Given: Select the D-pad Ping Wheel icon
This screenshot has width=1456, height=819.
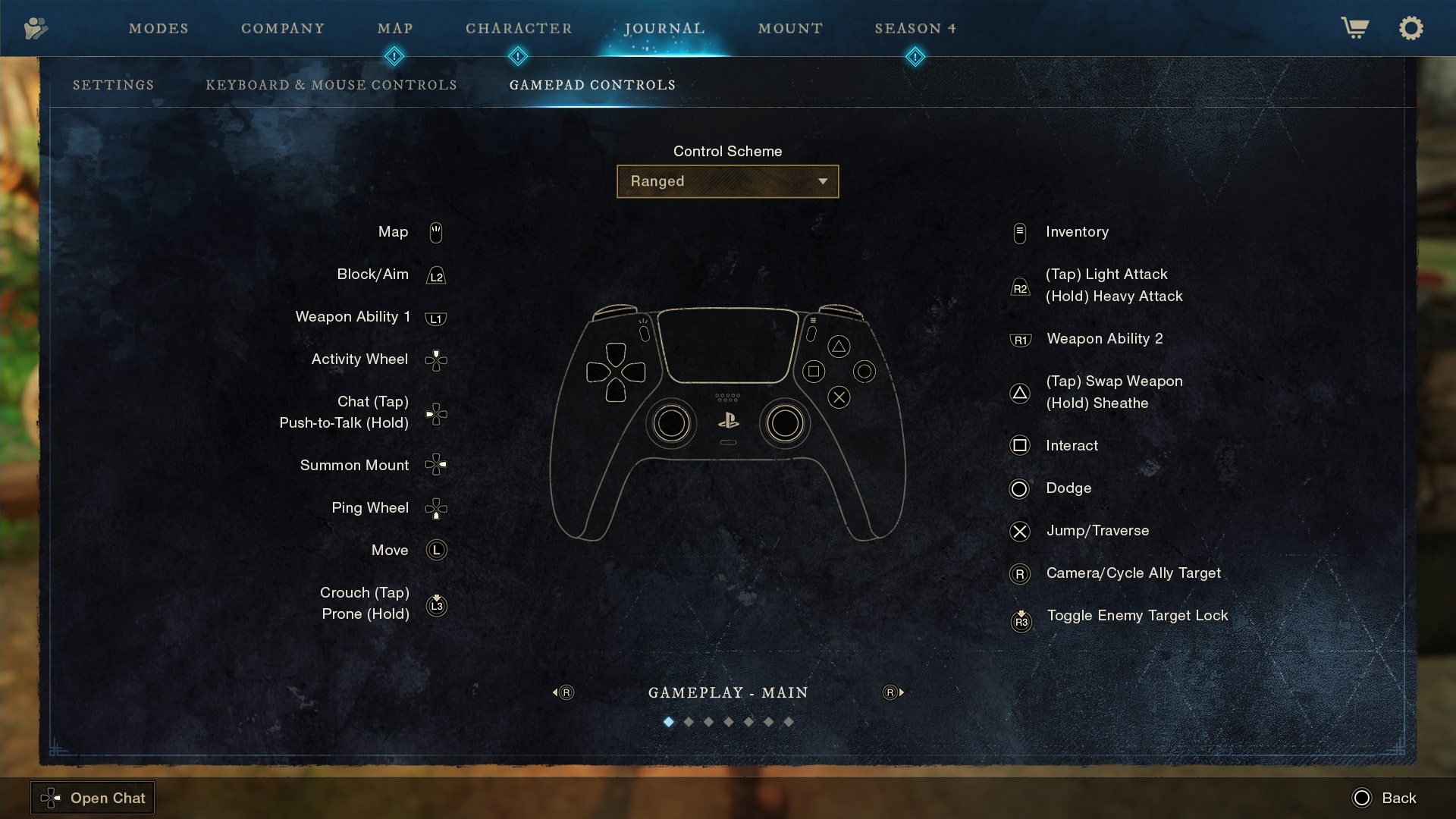Looking at the screenshot, I should (x=436, y=508).
